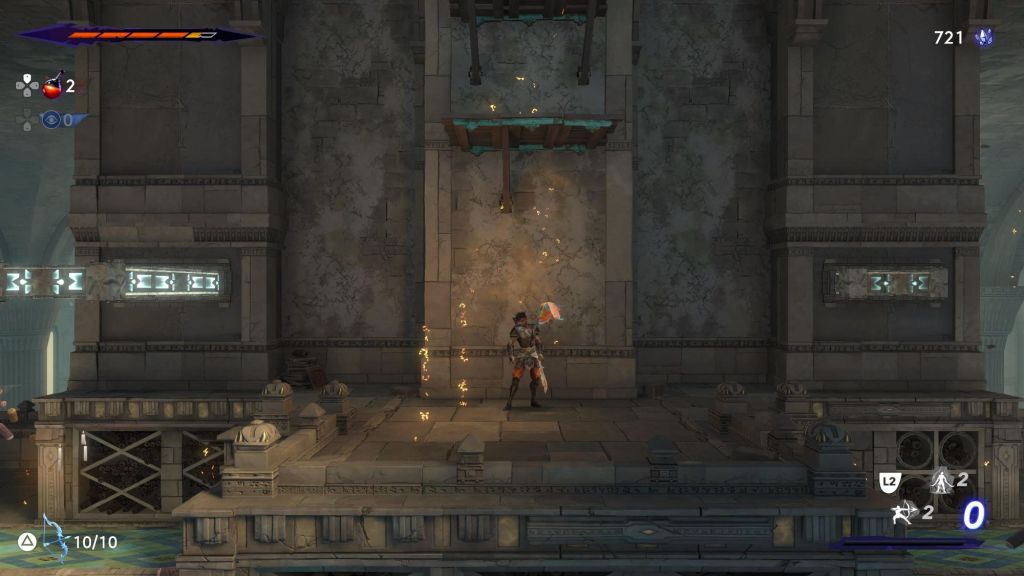This screenshot has width=1024, height=576.
Task: Activate the archer surge ability icon
Action: (904, 513)
